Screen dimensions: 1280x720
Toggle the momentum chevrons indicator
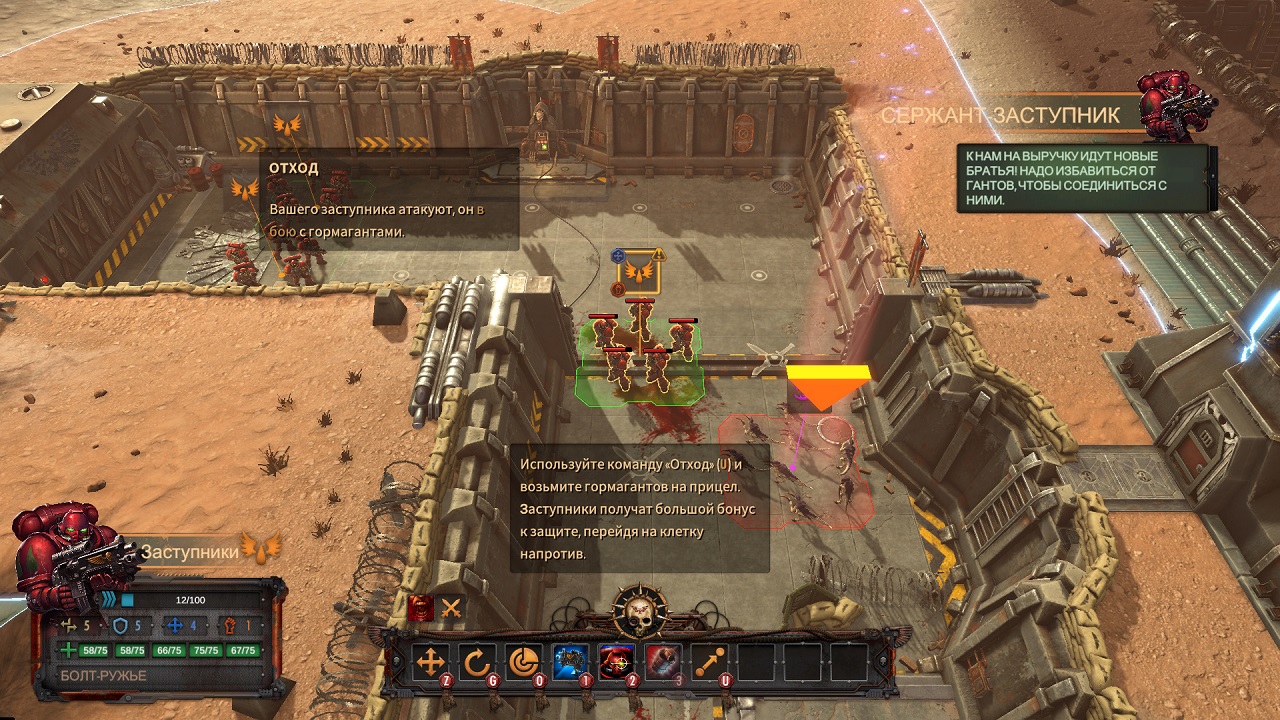[x=112, y=598]
